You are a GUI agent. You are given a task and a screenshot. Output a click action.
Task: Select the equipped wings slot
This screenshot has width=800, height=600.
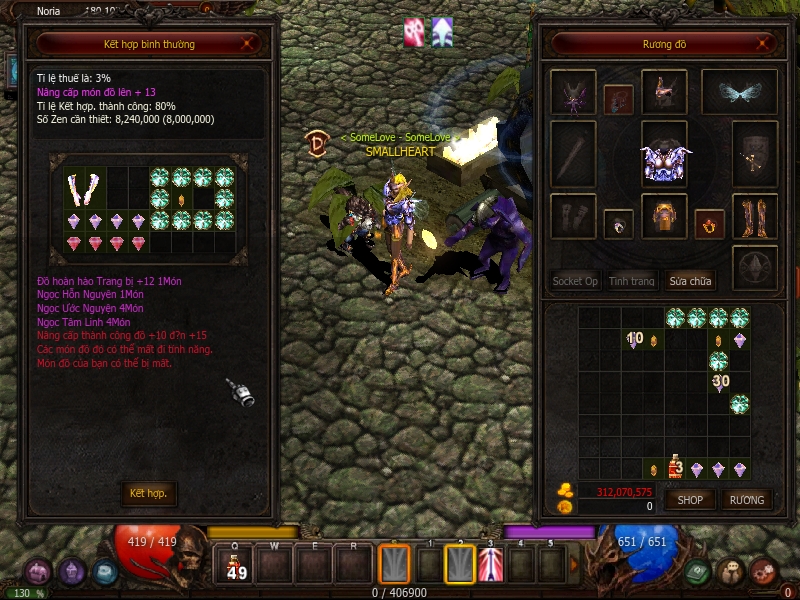pyautogui.click(x=739, y=92)
